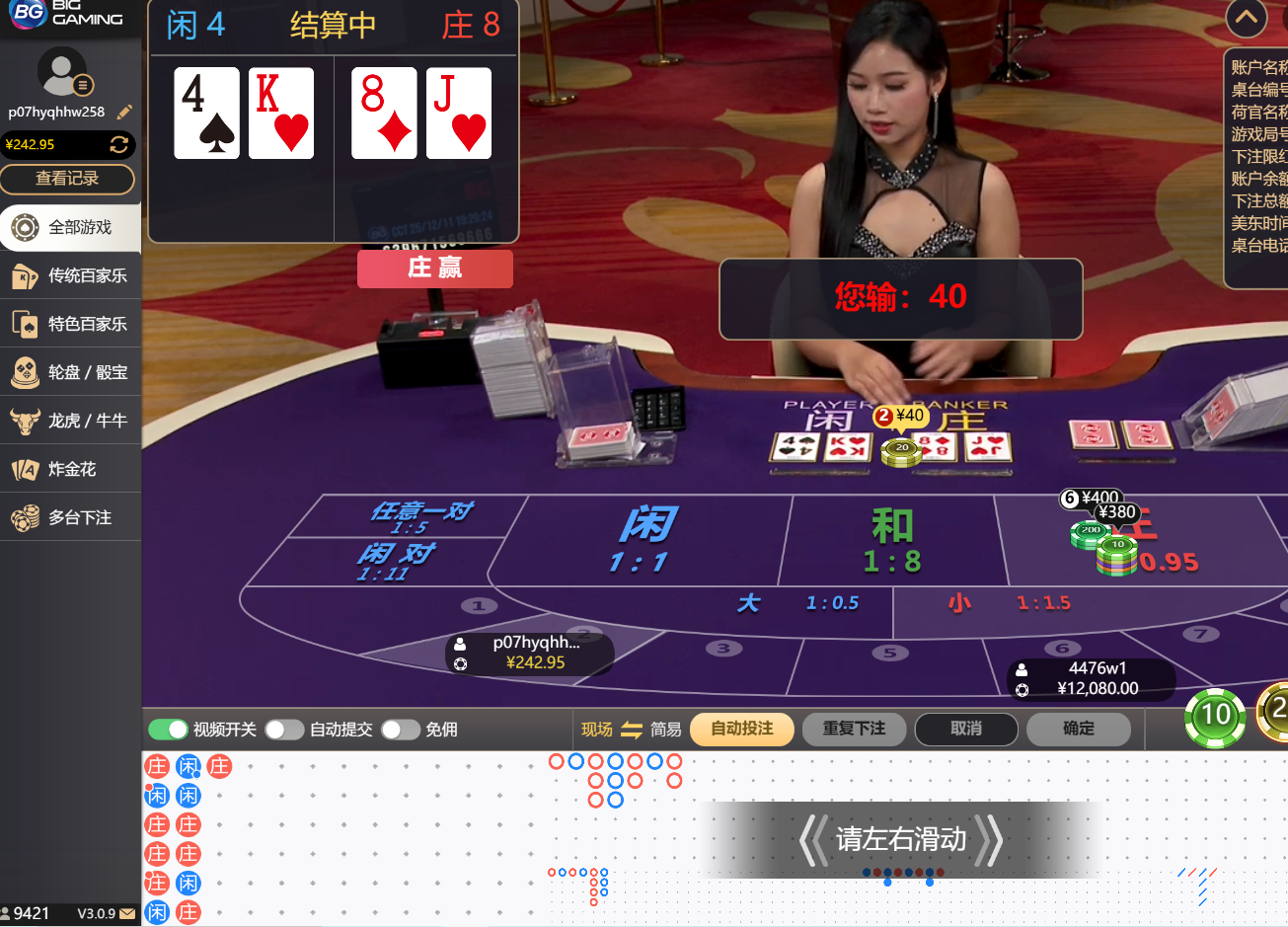Viewport: 1288px width, 927px height.
Task: Enable the 自动提交 auto-submit switch
Action: point(285,730)
